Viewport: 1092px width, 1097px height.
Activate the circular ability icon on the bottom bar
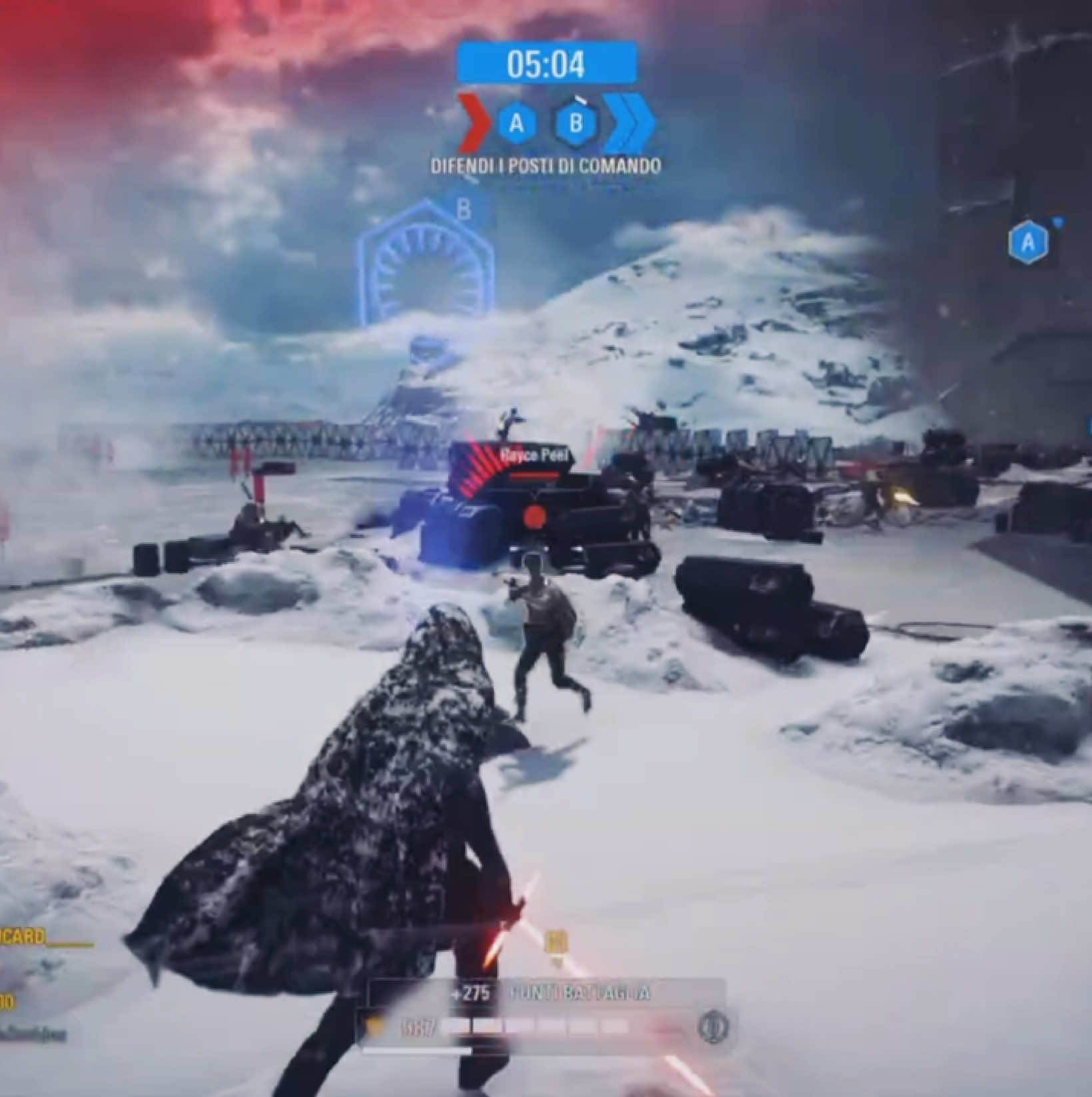712,1026
